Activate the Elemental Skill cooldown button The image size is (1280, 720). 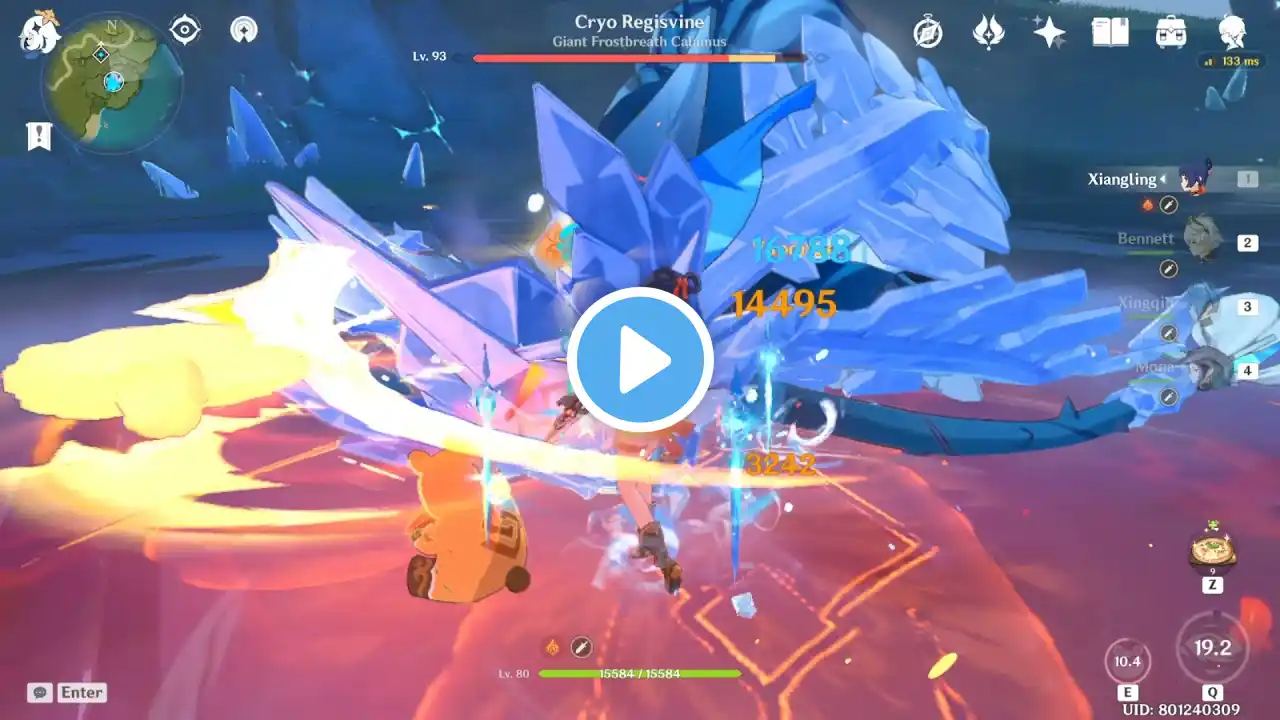(1128, 662)
